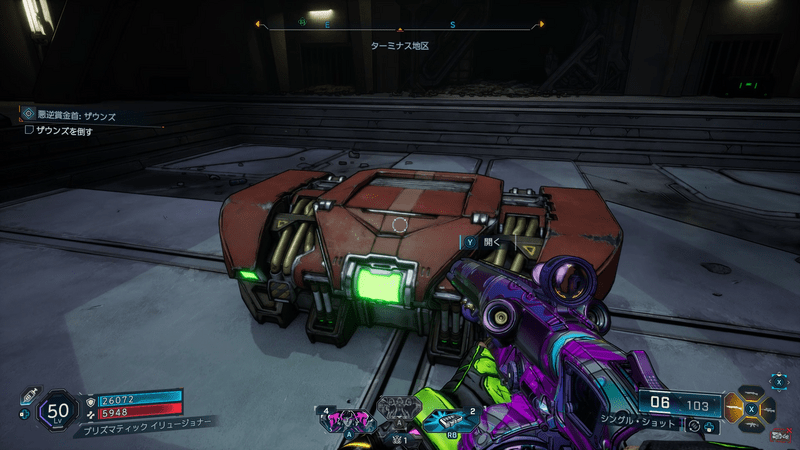The height and width of the screenshot is (450, 800).
Task: Click the small d-pad indicator above weapon wheel
Action: 779,380
